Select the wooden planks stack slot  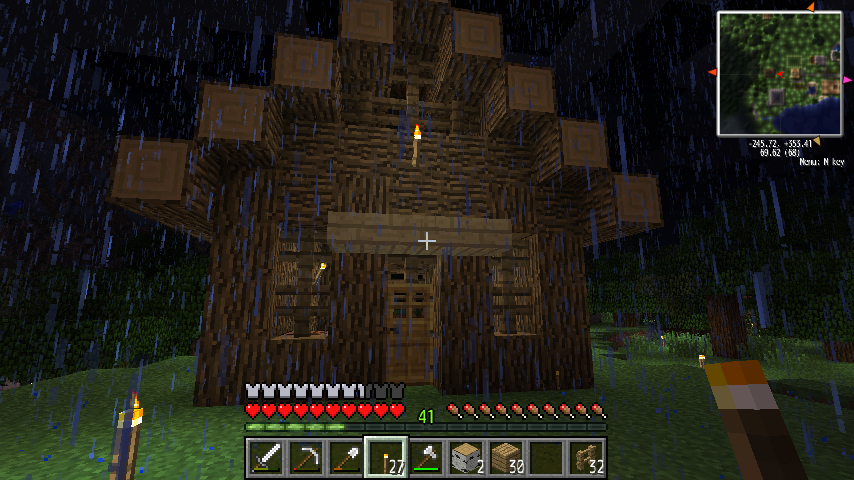(505, 458)
